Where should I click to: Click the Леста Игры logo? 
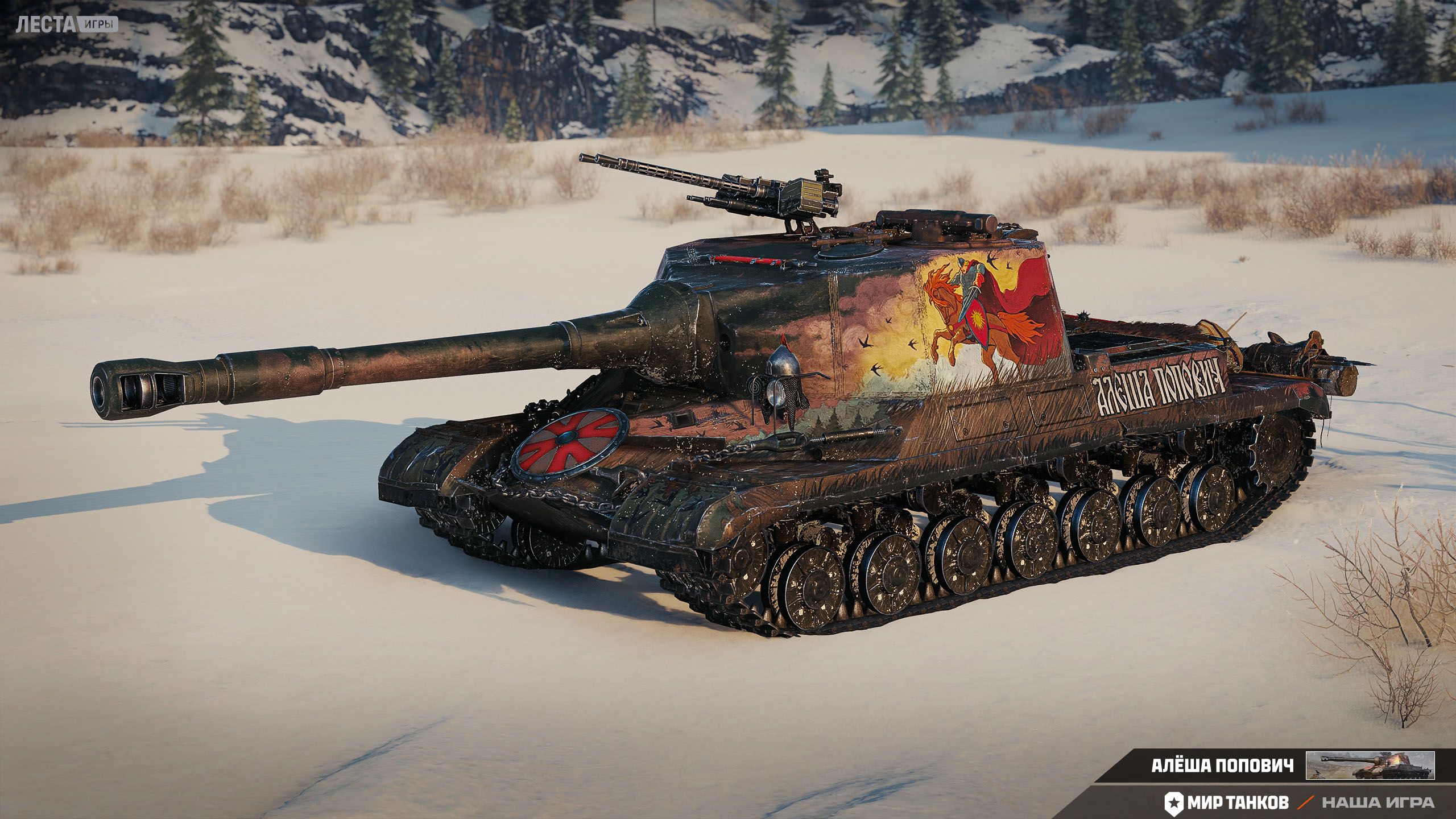(67, 24)
